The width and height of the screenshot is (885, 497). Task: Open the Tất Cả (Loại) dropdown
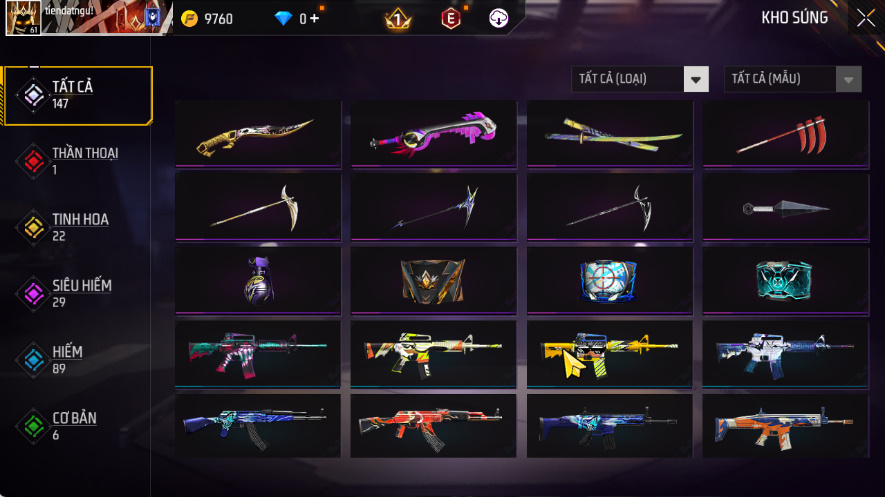(x=640, y=79)
